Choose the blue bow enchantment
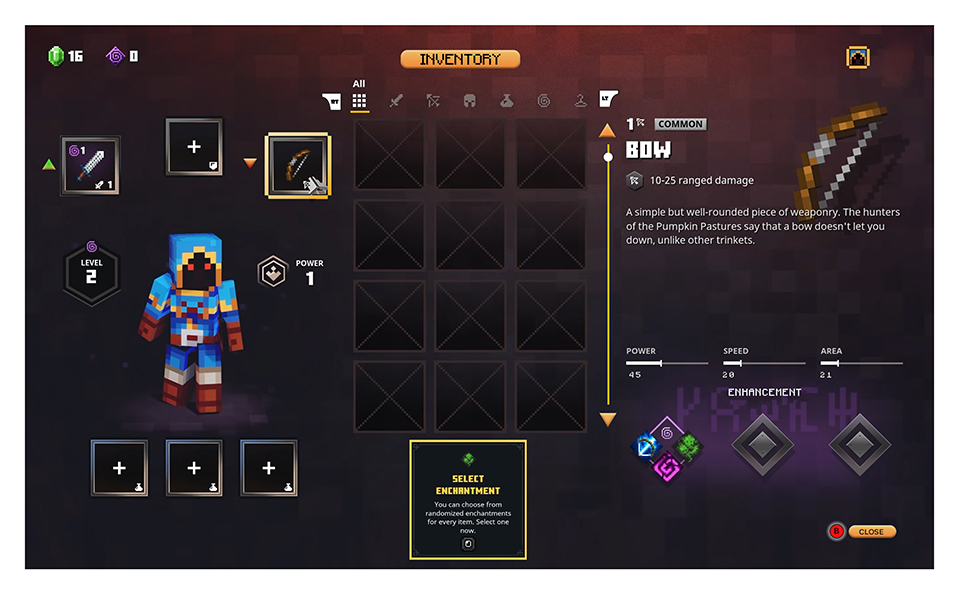960x594 pixels. [x=647, y=446]
